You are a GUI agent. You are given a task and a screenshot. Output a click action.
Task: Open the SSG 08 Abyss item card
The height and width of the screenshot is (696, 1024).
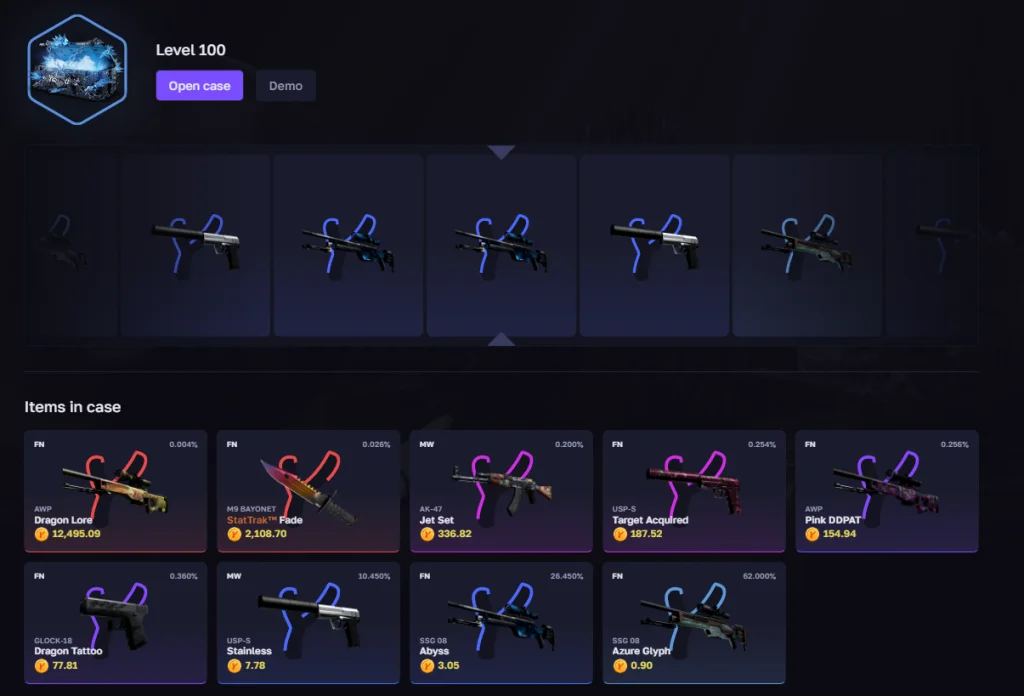click(x=501, y=622)
